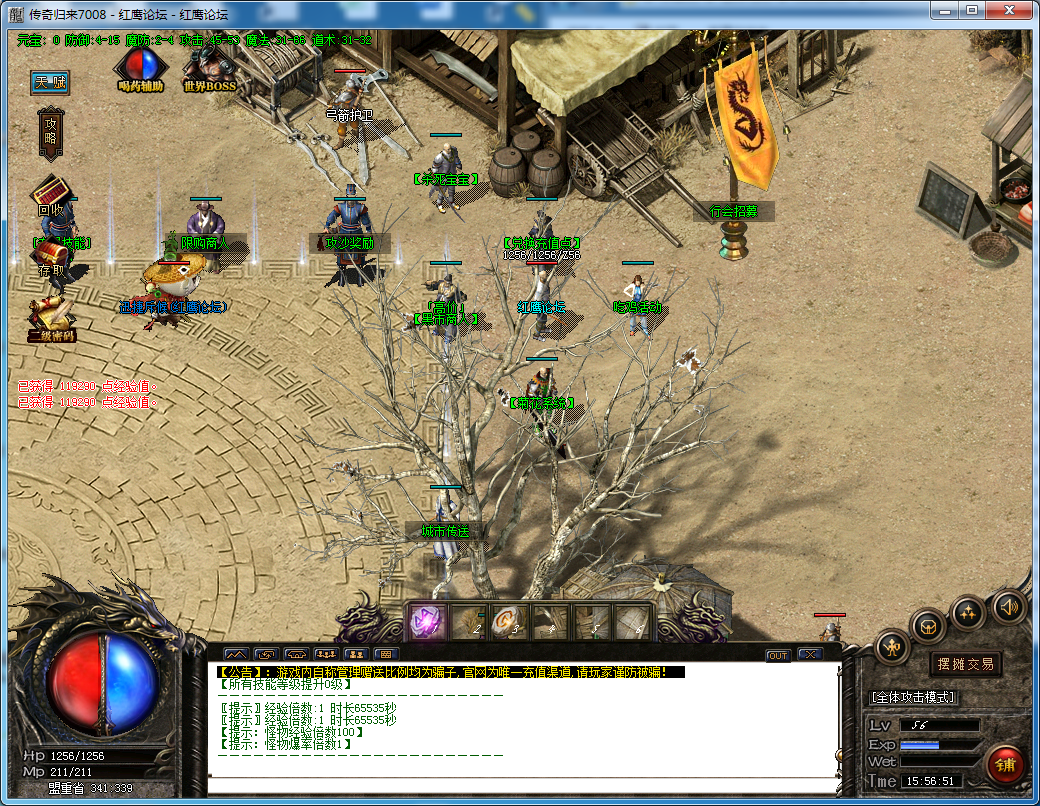Toggle the sound speaker button
1040x806 pixels.
[x=1007, y=606]
